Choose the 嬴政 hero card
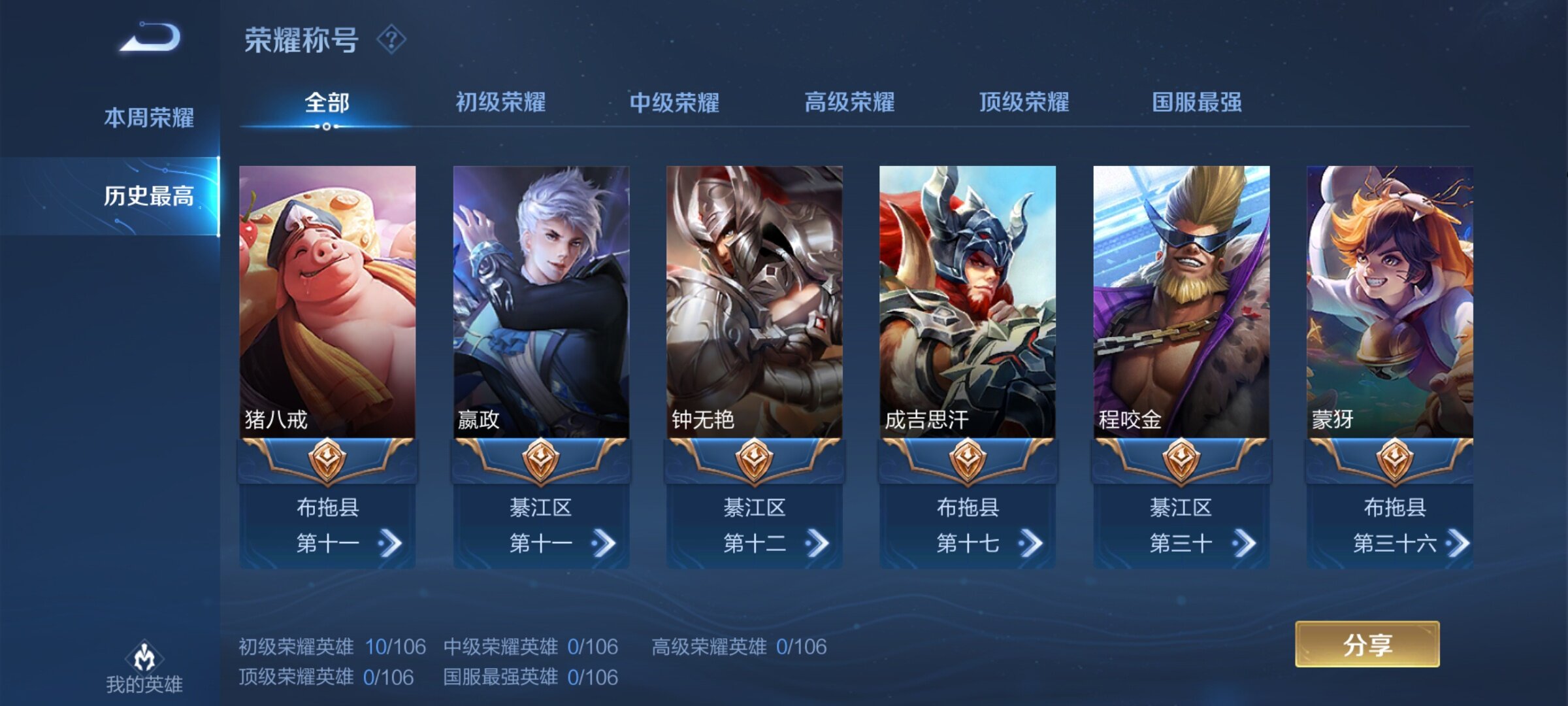 click(x=541, y=301)
